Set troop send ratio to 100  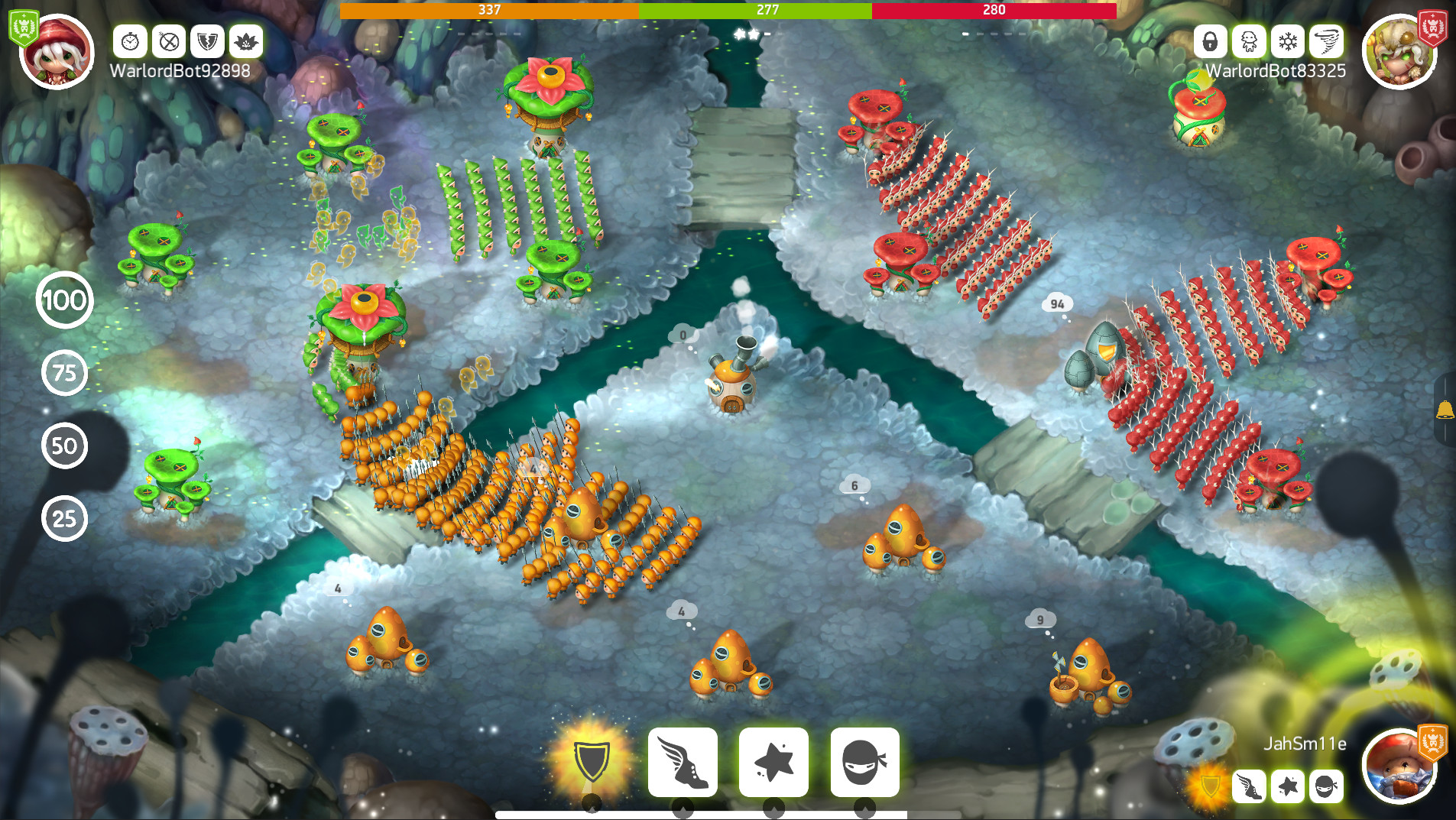coord(65,300)
